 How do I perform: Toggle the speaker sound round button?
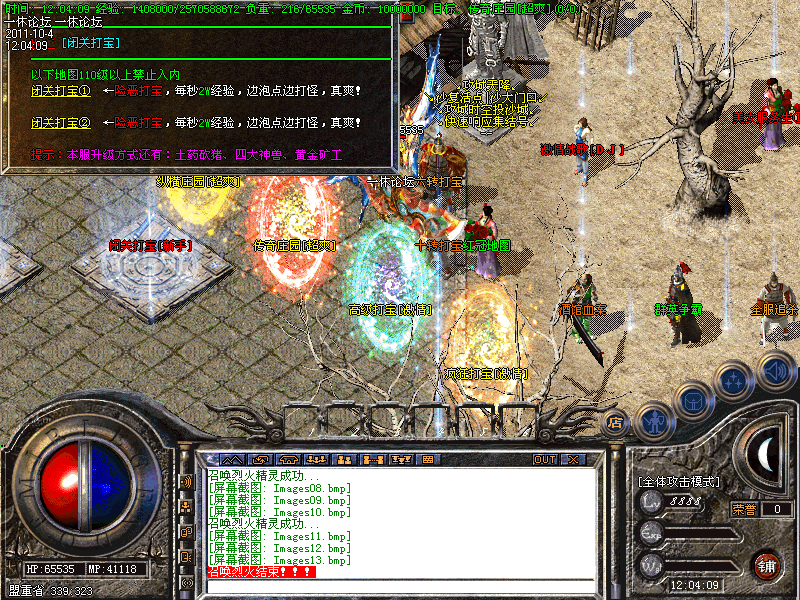(775, 370)
